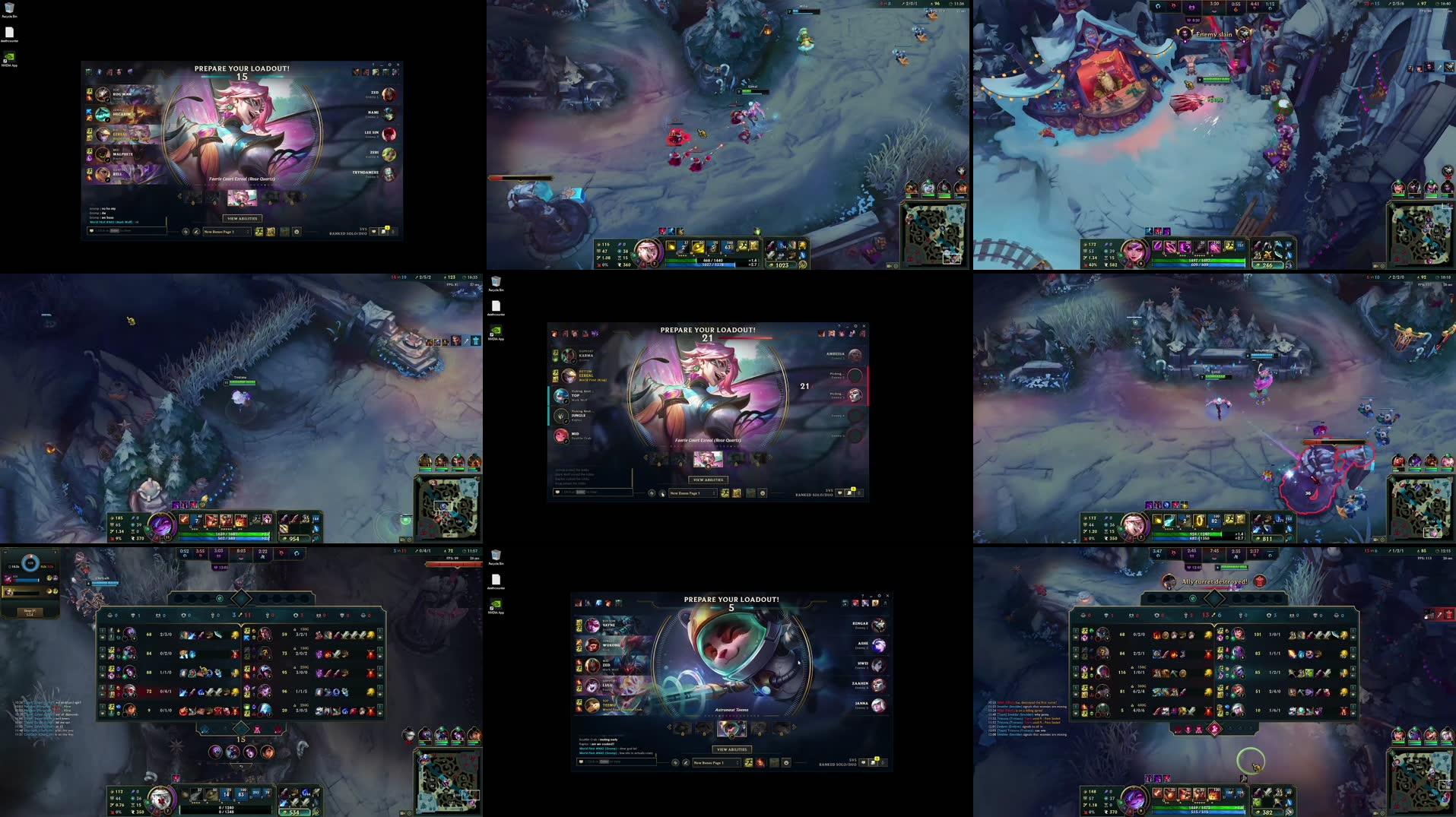Click the right arrow to browse more Ezreal skins
Image resolution: width=1456 pixels, height=817 pixels.
(769, 457)
